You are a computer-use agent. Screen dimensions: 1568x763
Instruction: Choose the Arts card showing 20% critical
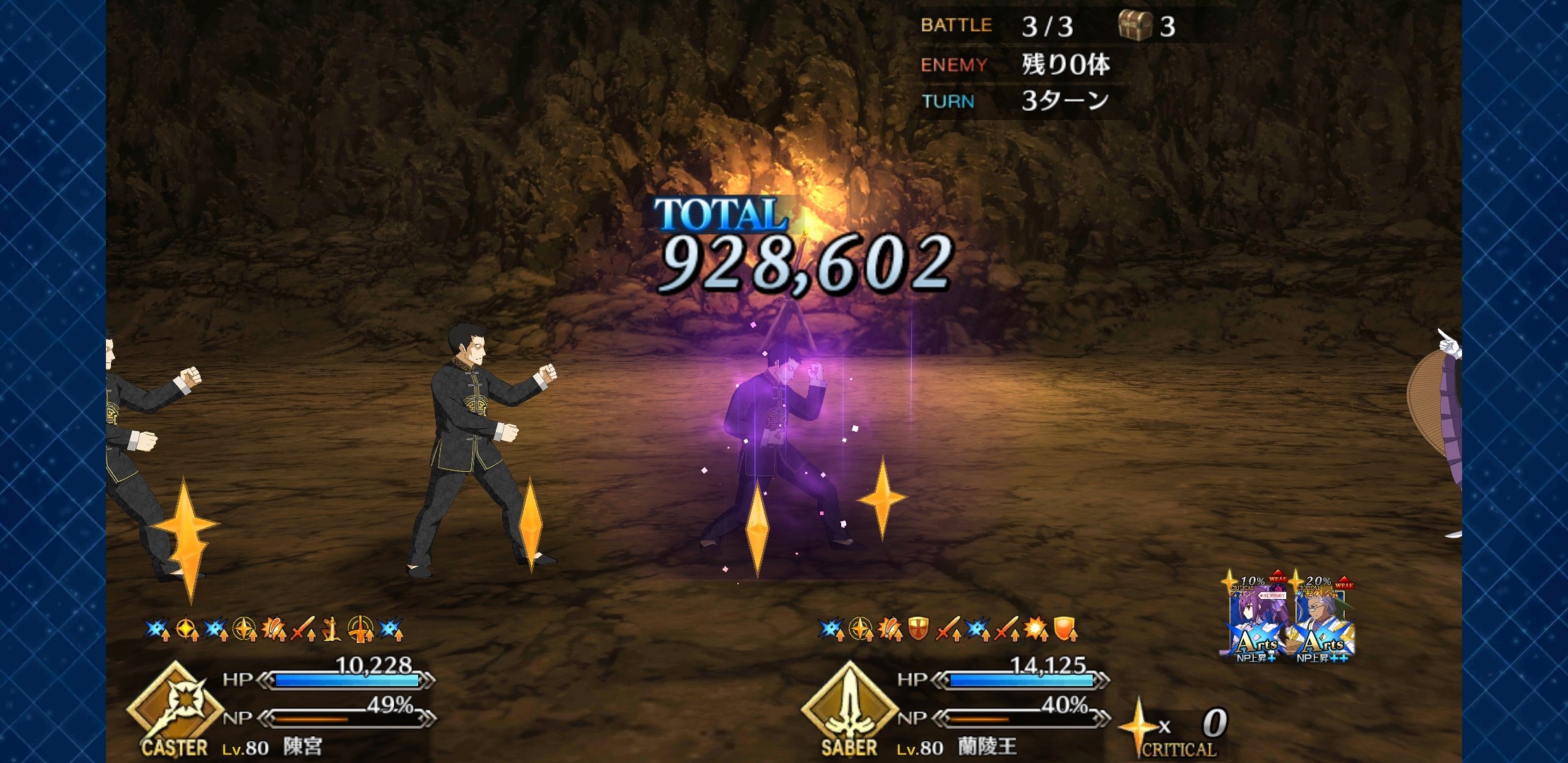(1321, 619)
